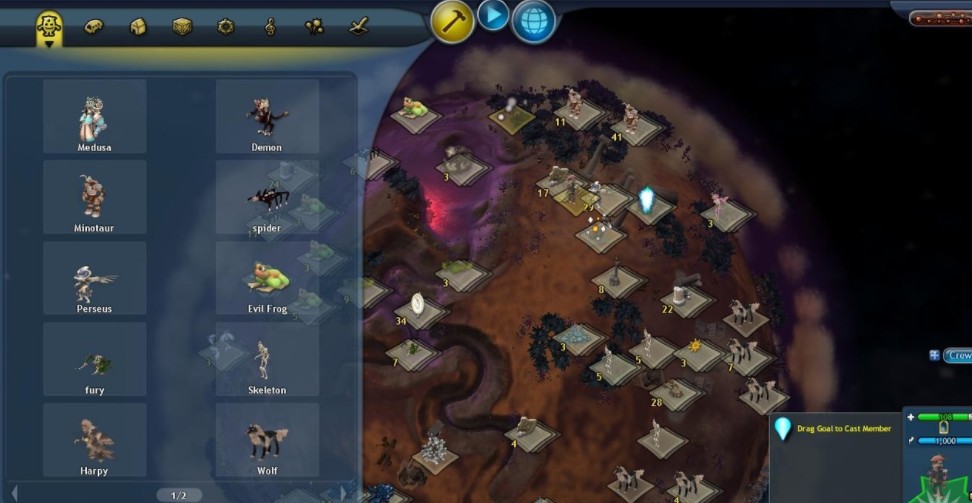The width and height of the screenshot is (972, 503).
Task: Open the globe planet terraform mode
Action: point(534,21)
